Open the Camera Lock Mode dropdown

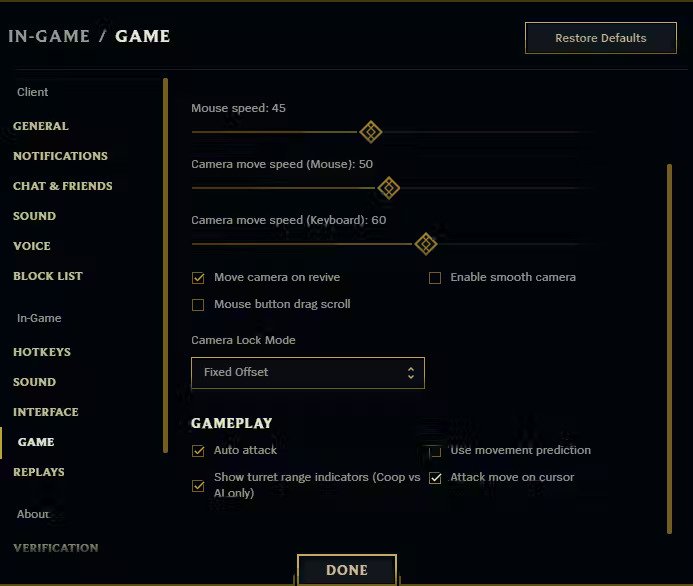(308, 372)
